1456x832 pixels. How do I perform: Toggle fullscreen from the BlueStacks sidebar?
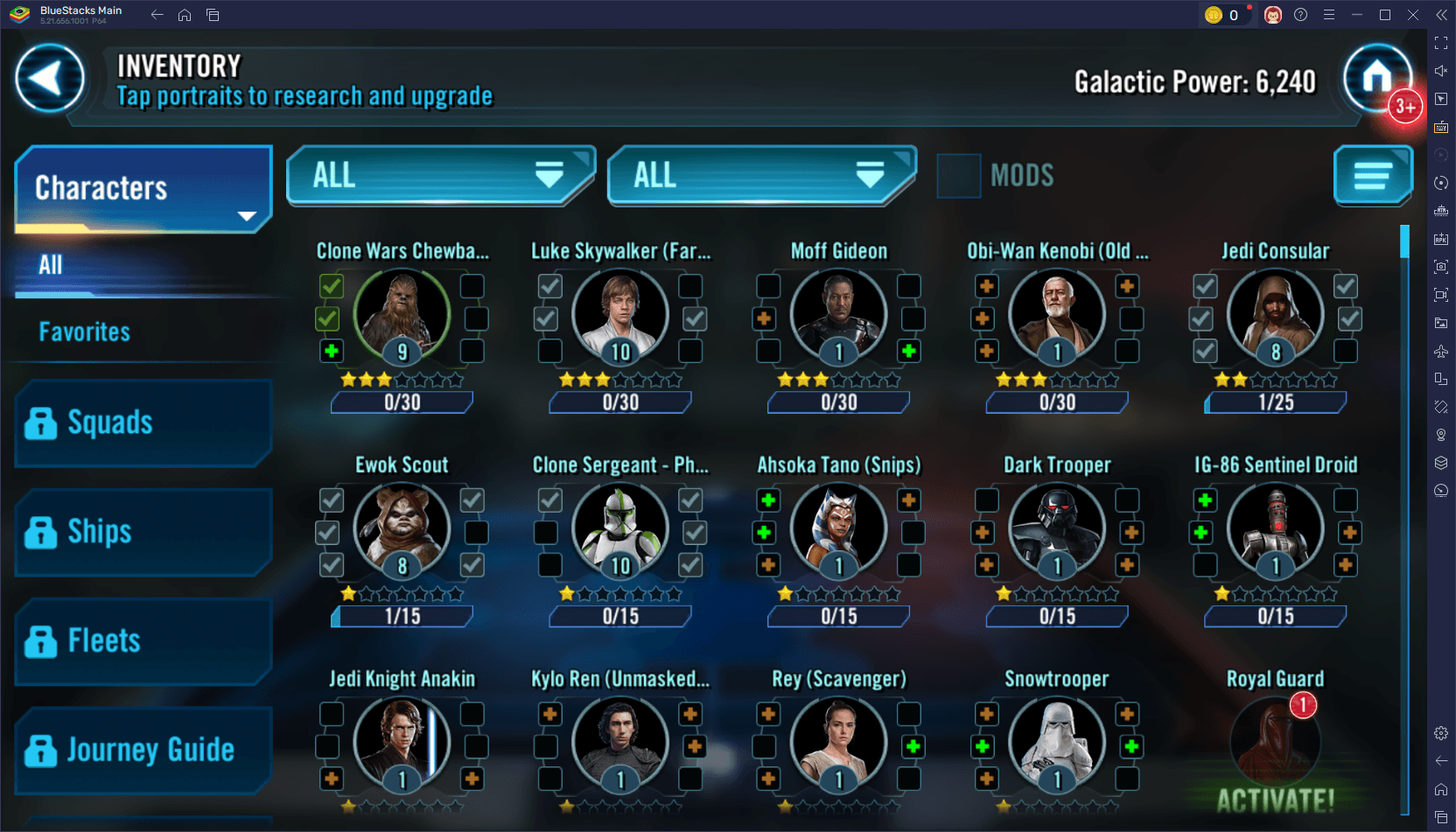(1441, 42)
